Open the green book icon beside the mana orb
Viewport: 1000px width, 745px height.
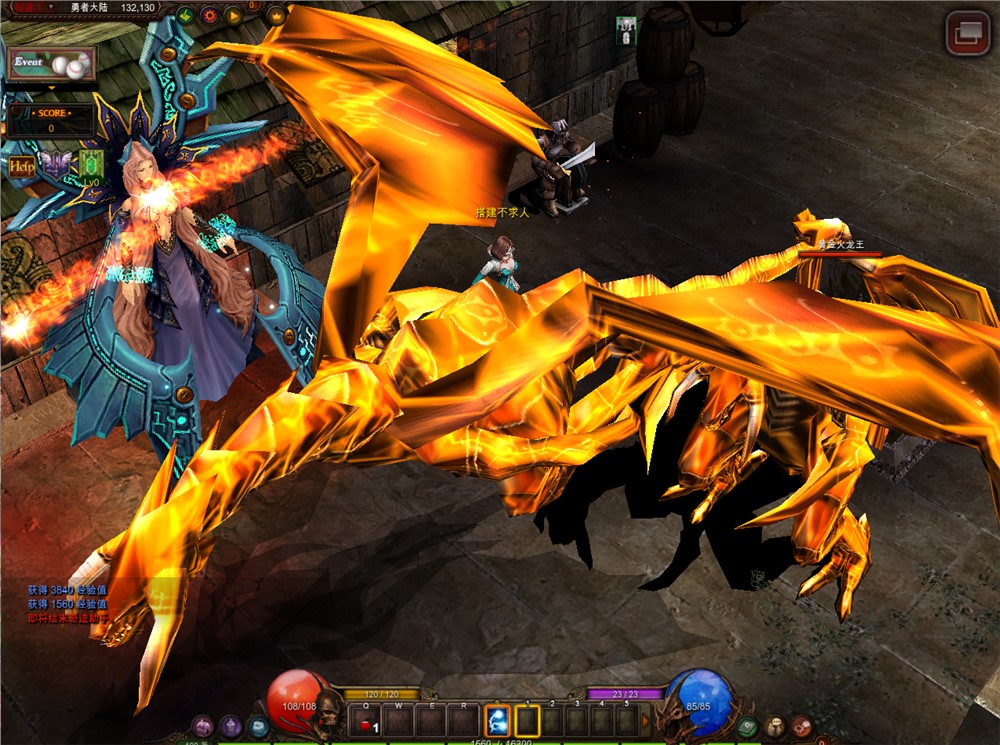(x=747, y=727)
